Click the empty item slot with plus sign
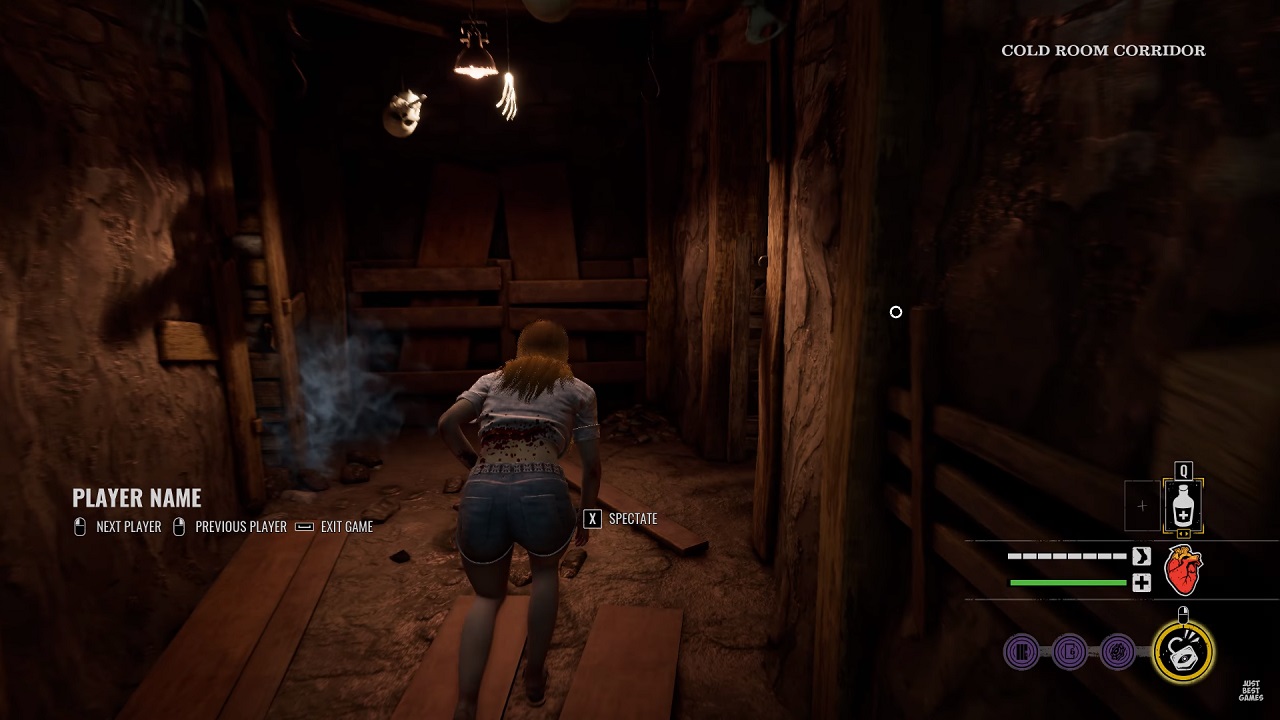 pos(1142,506)
